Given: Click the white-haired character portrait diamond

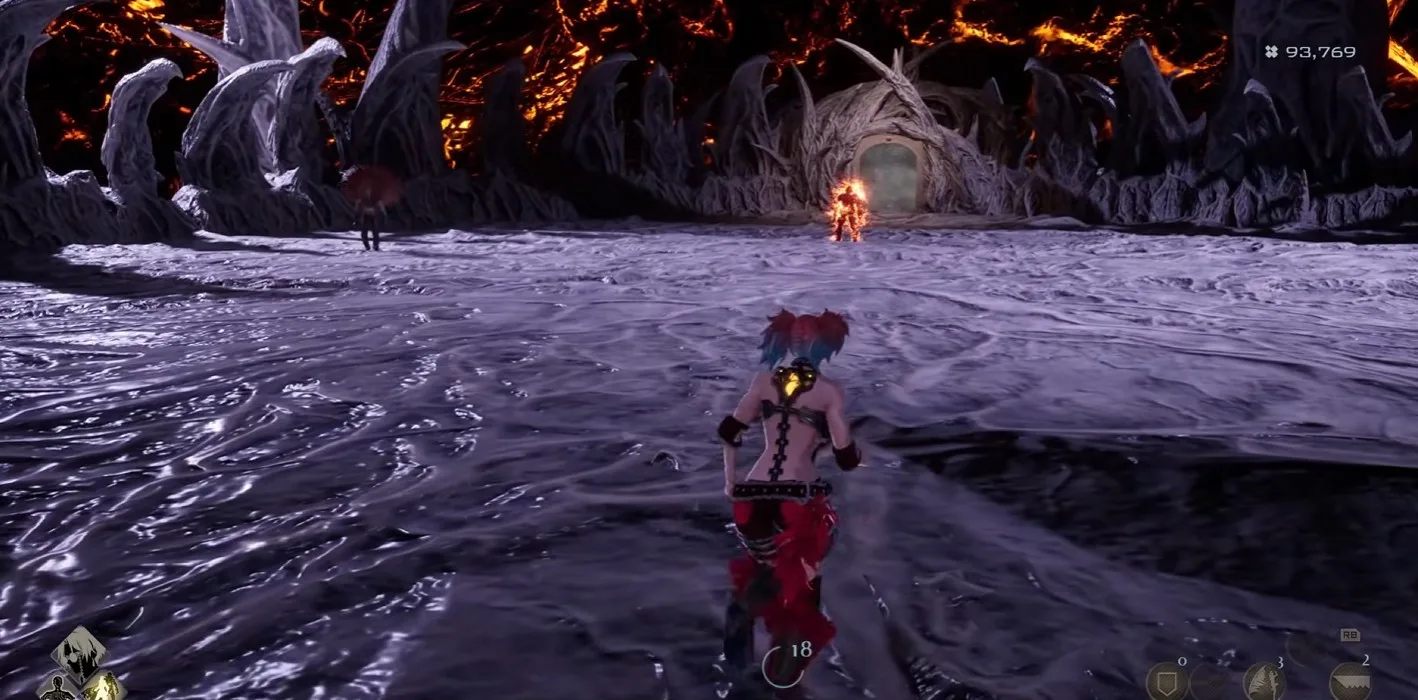Looking at the screenshot, I should [x=80, y=654].
